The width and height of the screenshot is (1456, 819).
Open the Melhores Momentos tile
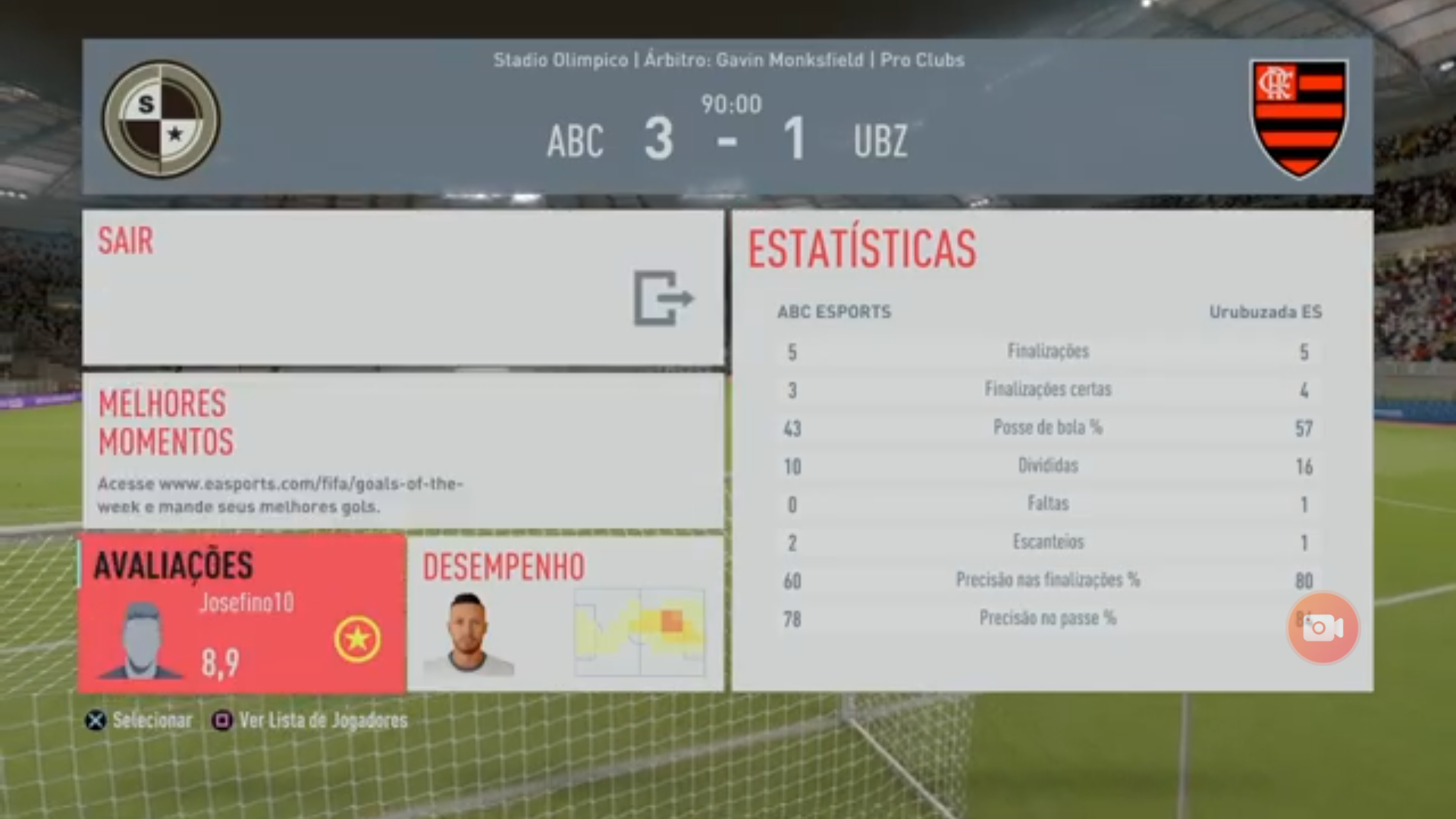tap(403, 451)
